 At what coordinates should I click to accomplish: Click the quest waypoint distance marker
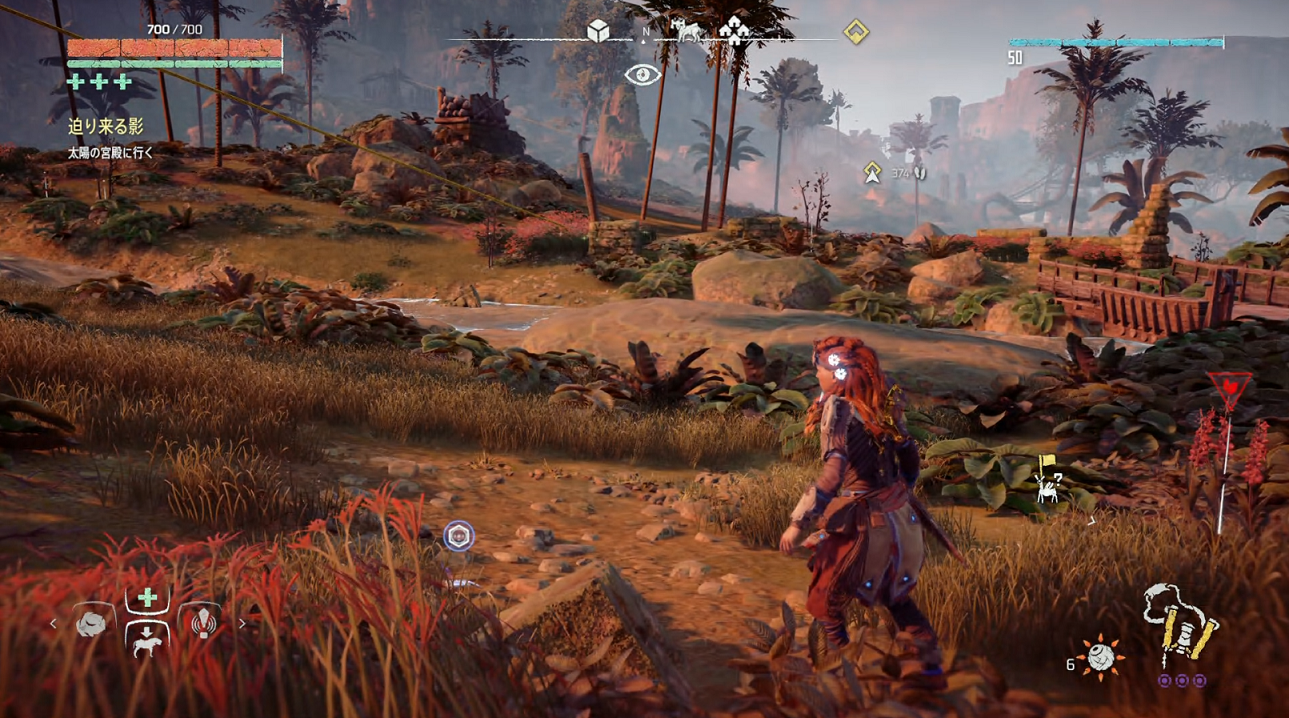point(873,173)
